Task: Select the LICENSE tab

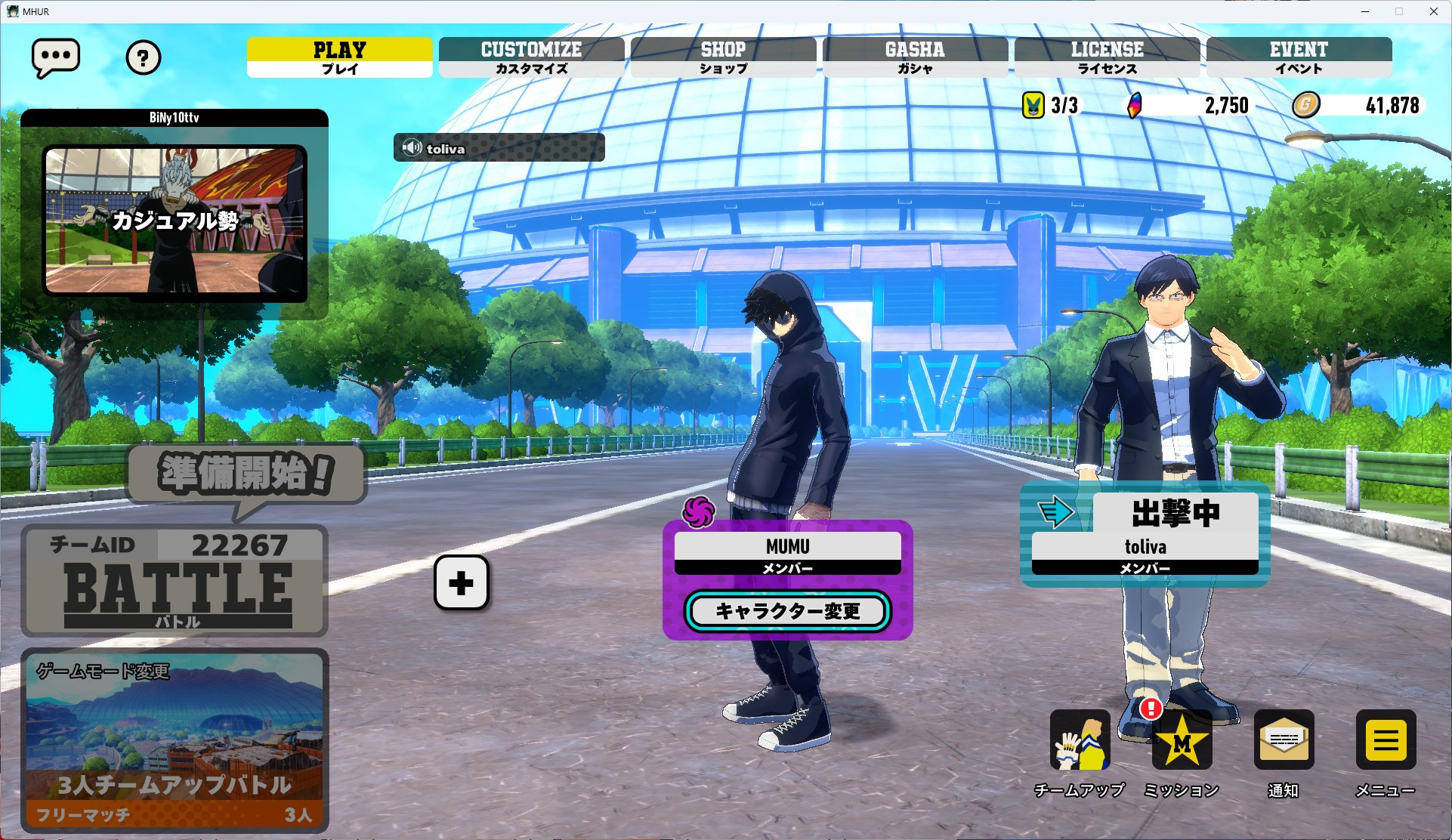Action: 1107,57
